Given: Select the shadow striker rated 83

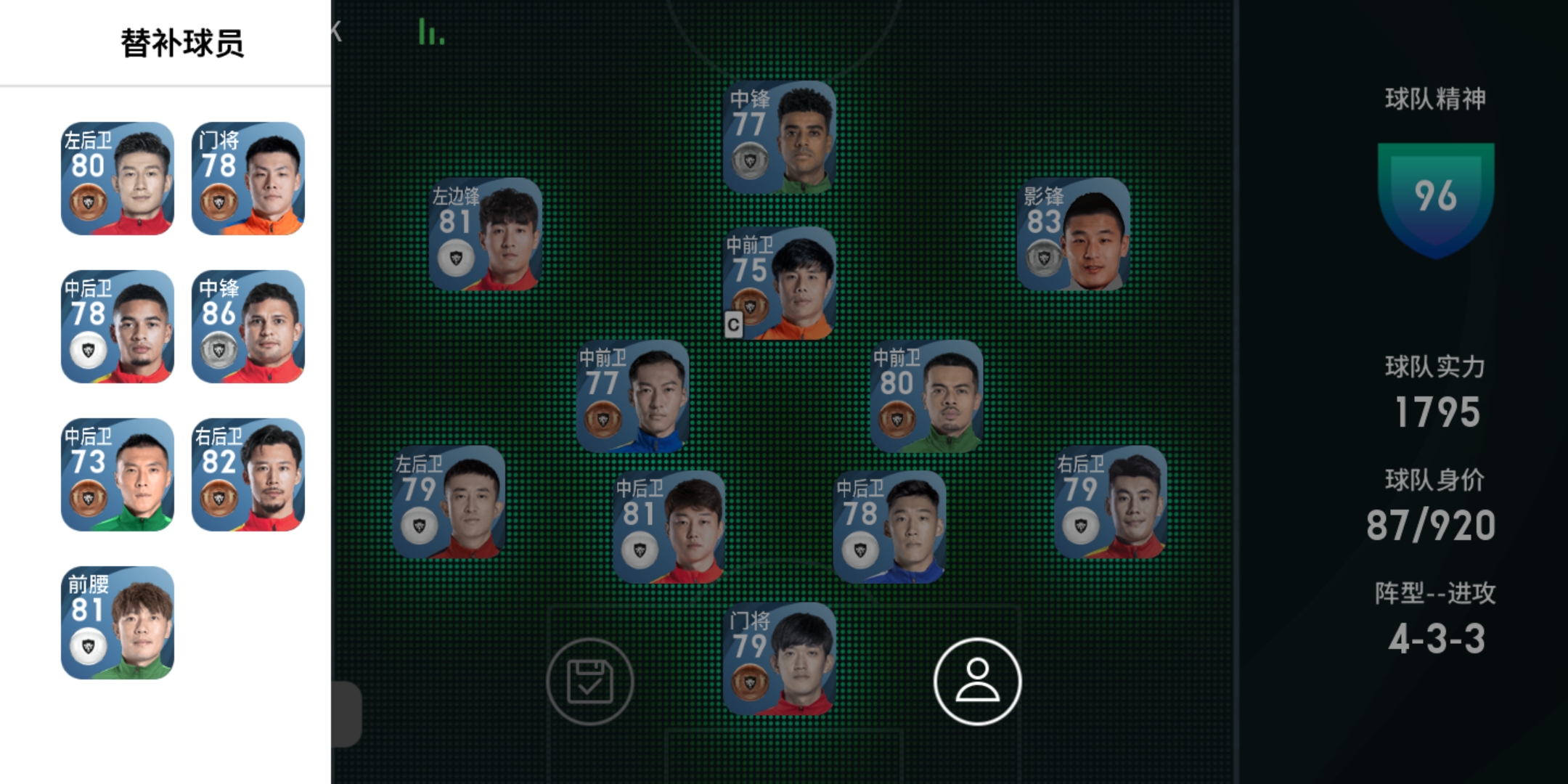Looking at the screenshot, I should tap(1074, 234).
